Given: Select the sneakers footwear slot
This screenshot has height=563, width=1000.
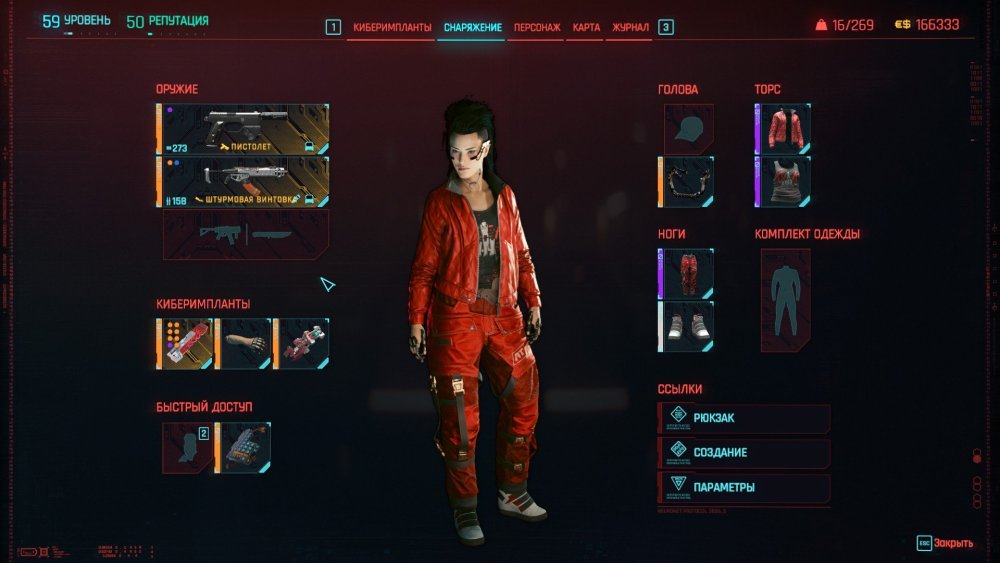Looking at the screenshot, I should pos(687,326).
